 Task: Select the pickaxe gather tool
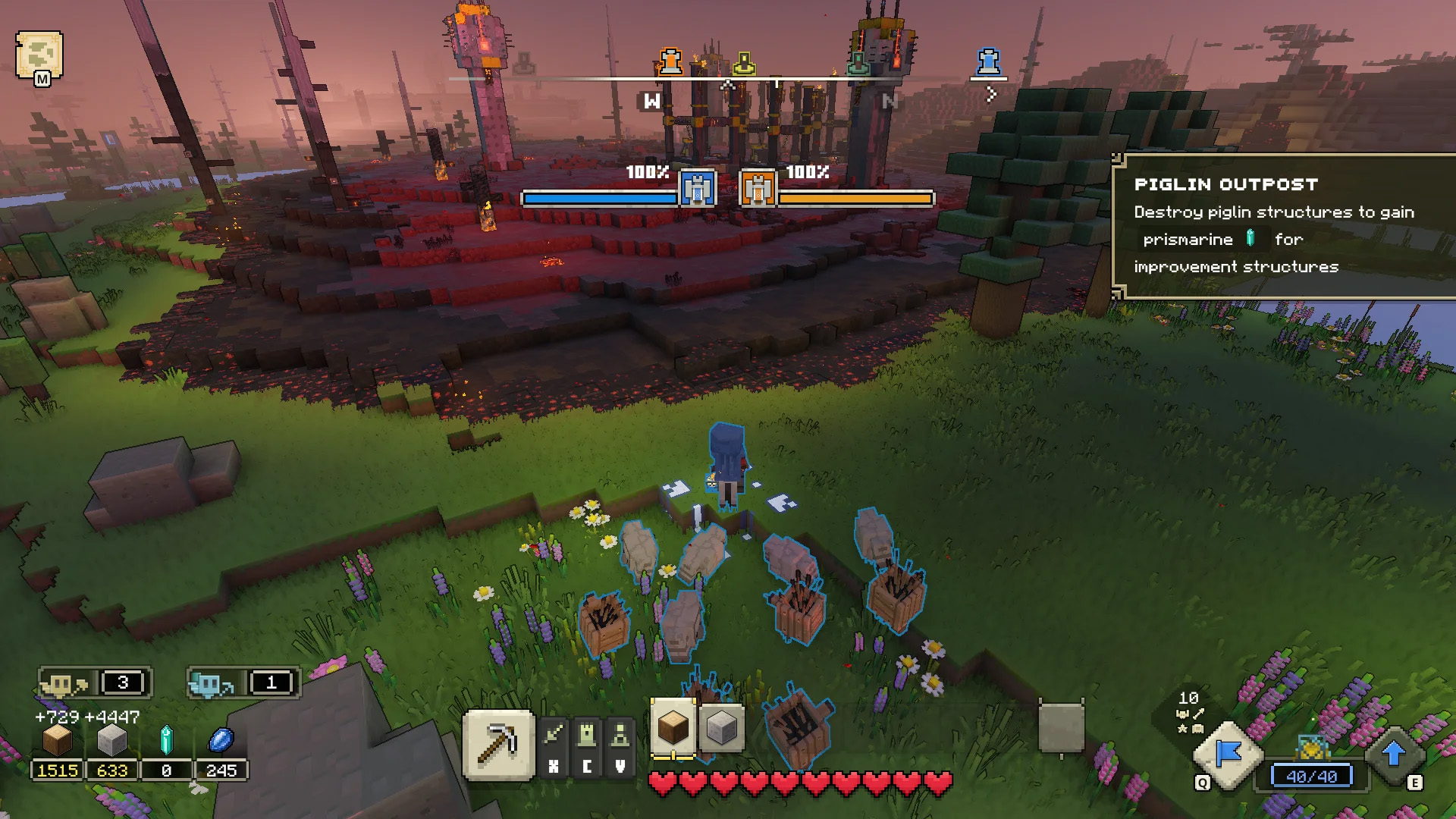tap(498, 745)
